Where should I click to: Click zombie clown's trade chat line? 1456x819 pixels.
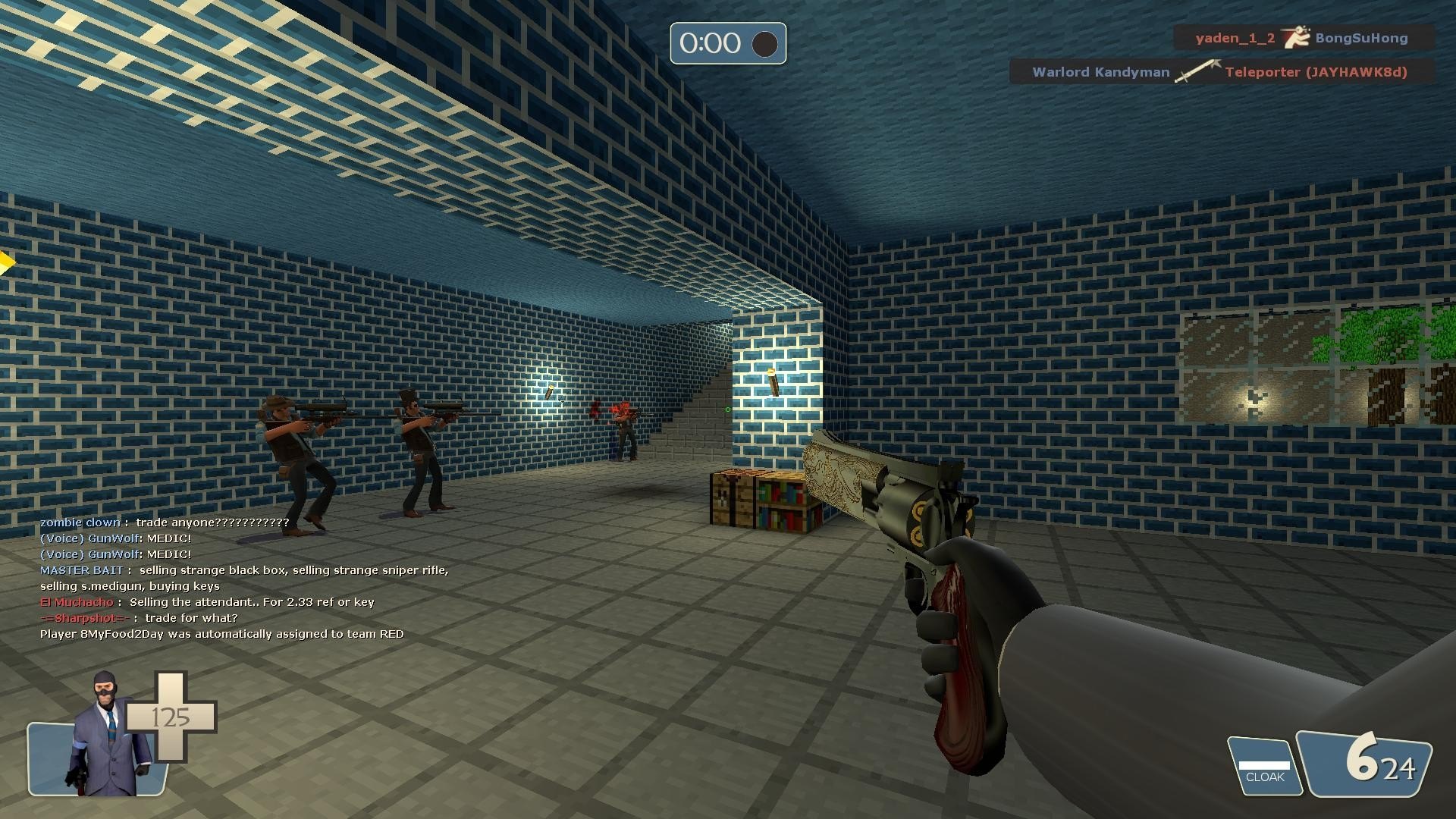pyautogui.click(x=165, y=522)
